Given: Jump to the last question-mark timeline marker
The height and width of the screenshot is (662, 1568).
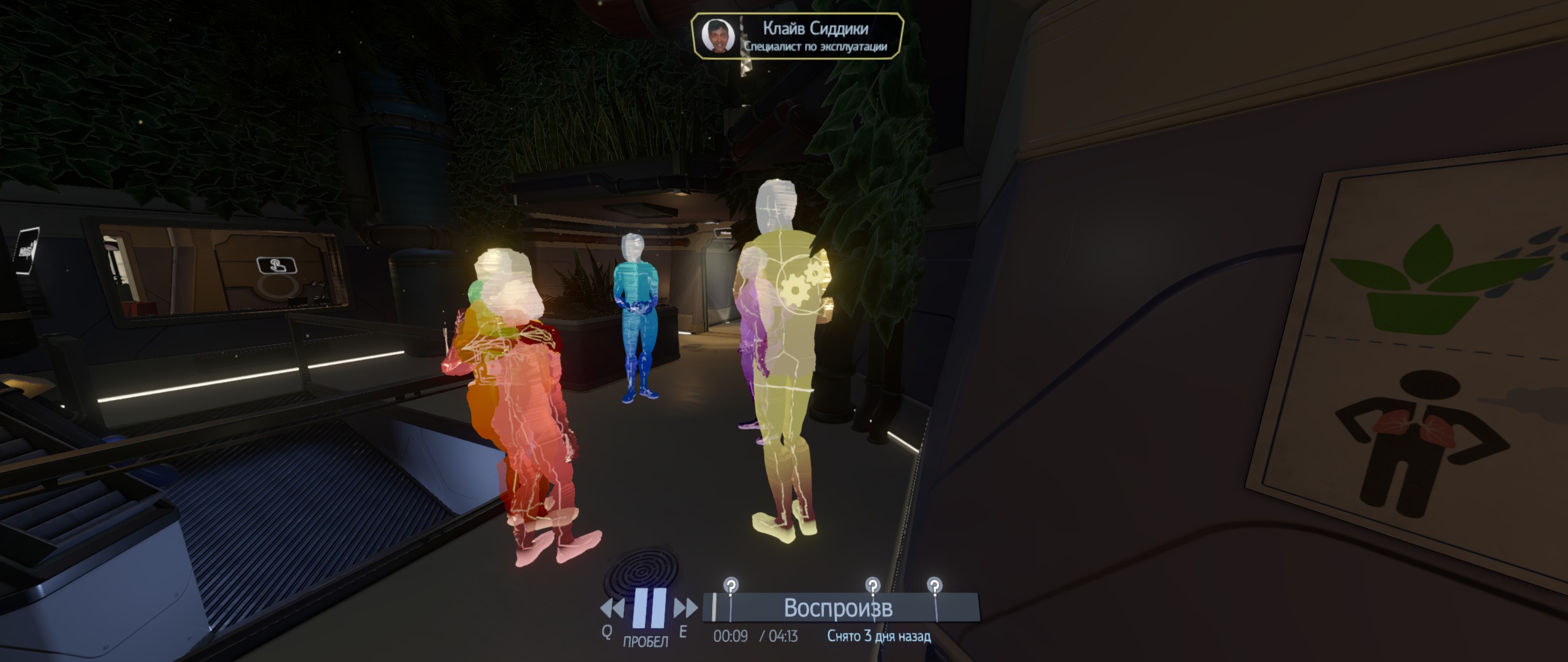Looking at the screenshot, I should pyautogui.click(x=934, y=585).
